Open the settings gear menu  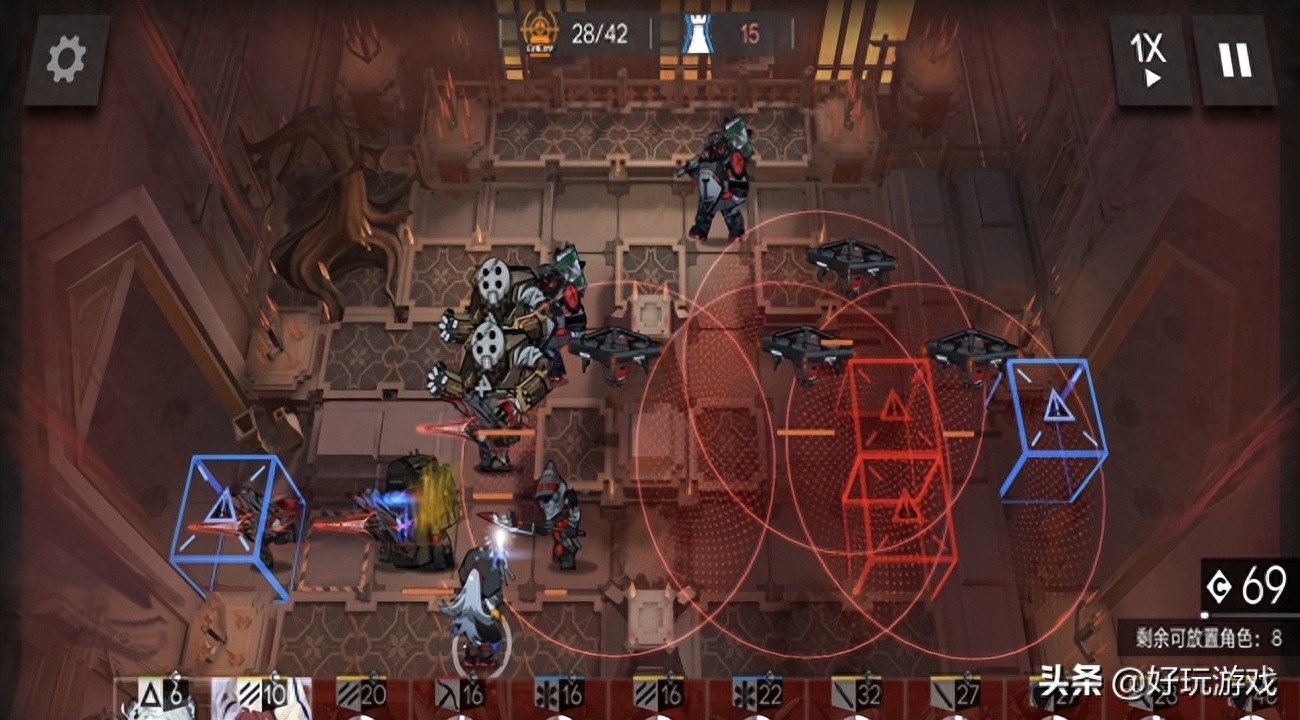point(66,60)
